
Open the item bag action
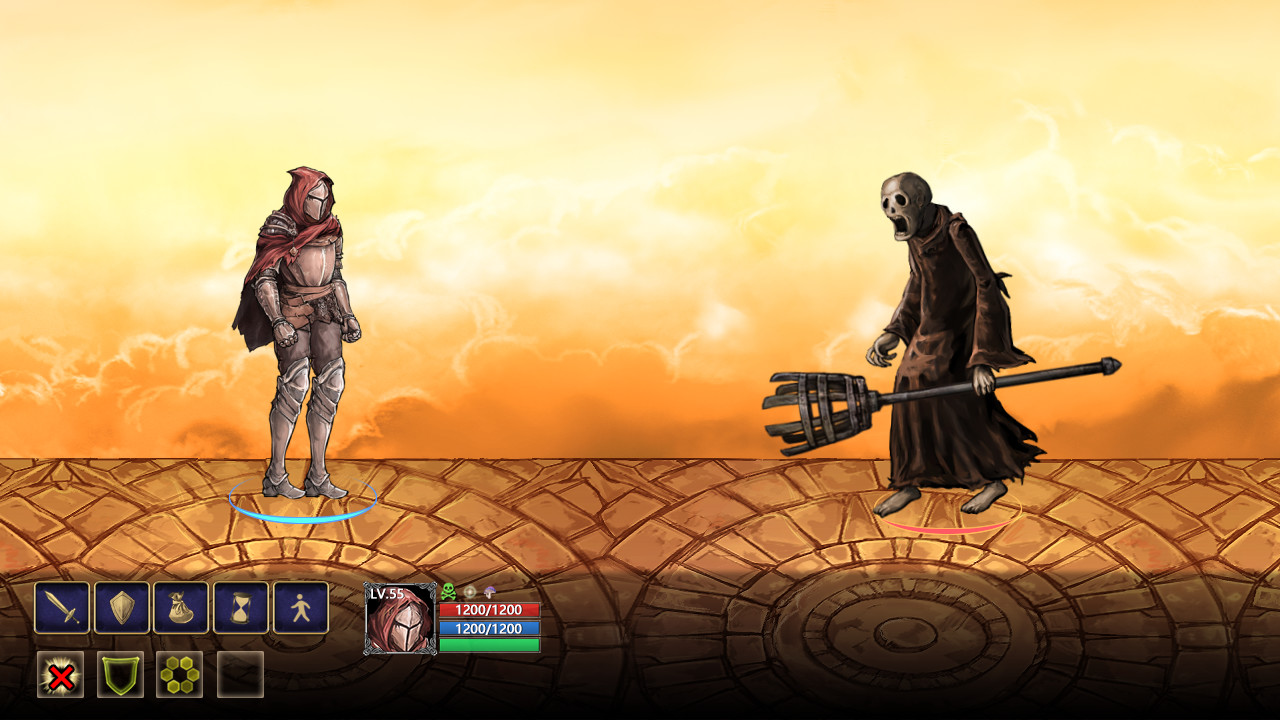(178, 607)
